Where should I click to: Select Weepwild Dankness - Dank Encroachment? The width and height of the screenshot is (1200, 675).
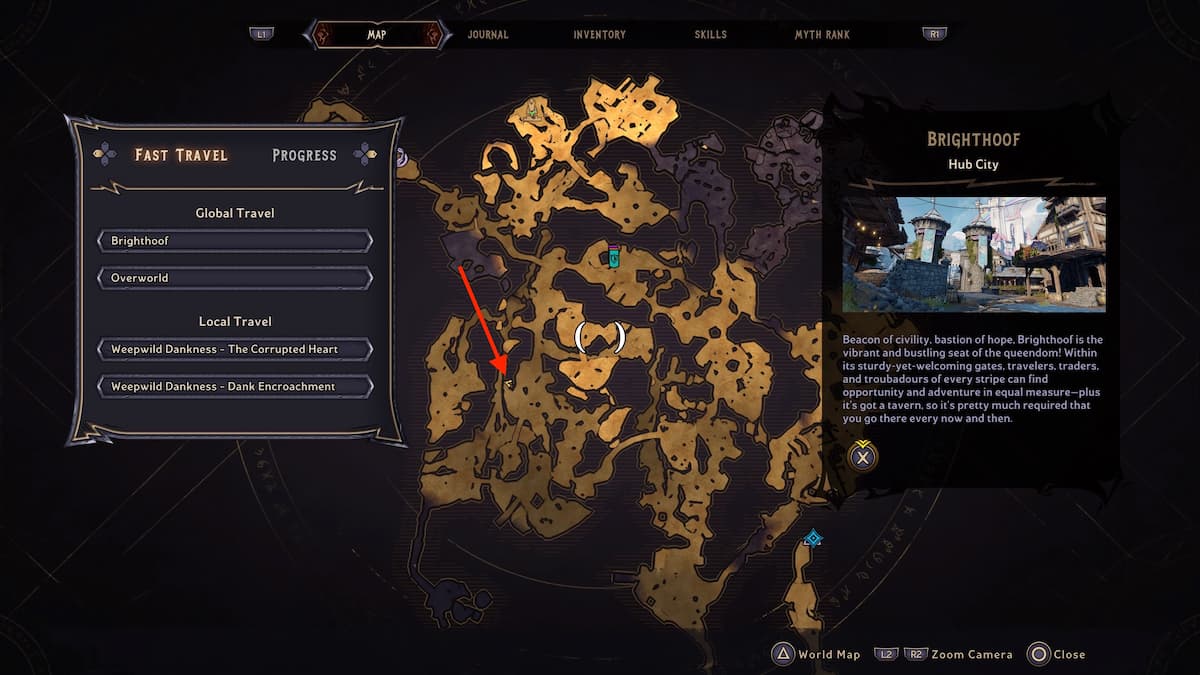point(235,386)
